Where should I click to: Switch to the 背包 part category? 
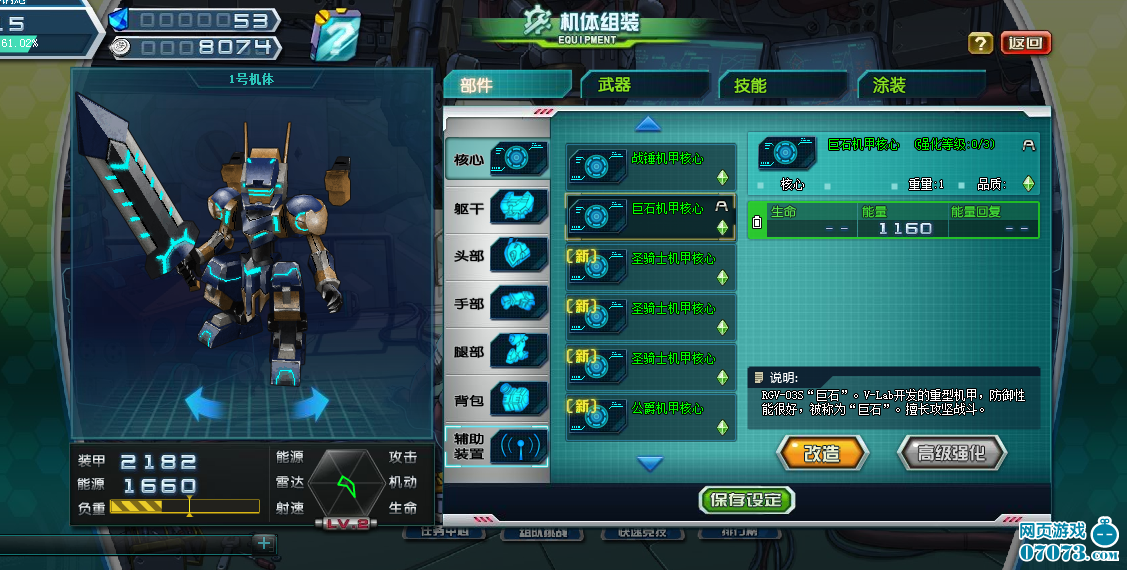click(497, 400)
